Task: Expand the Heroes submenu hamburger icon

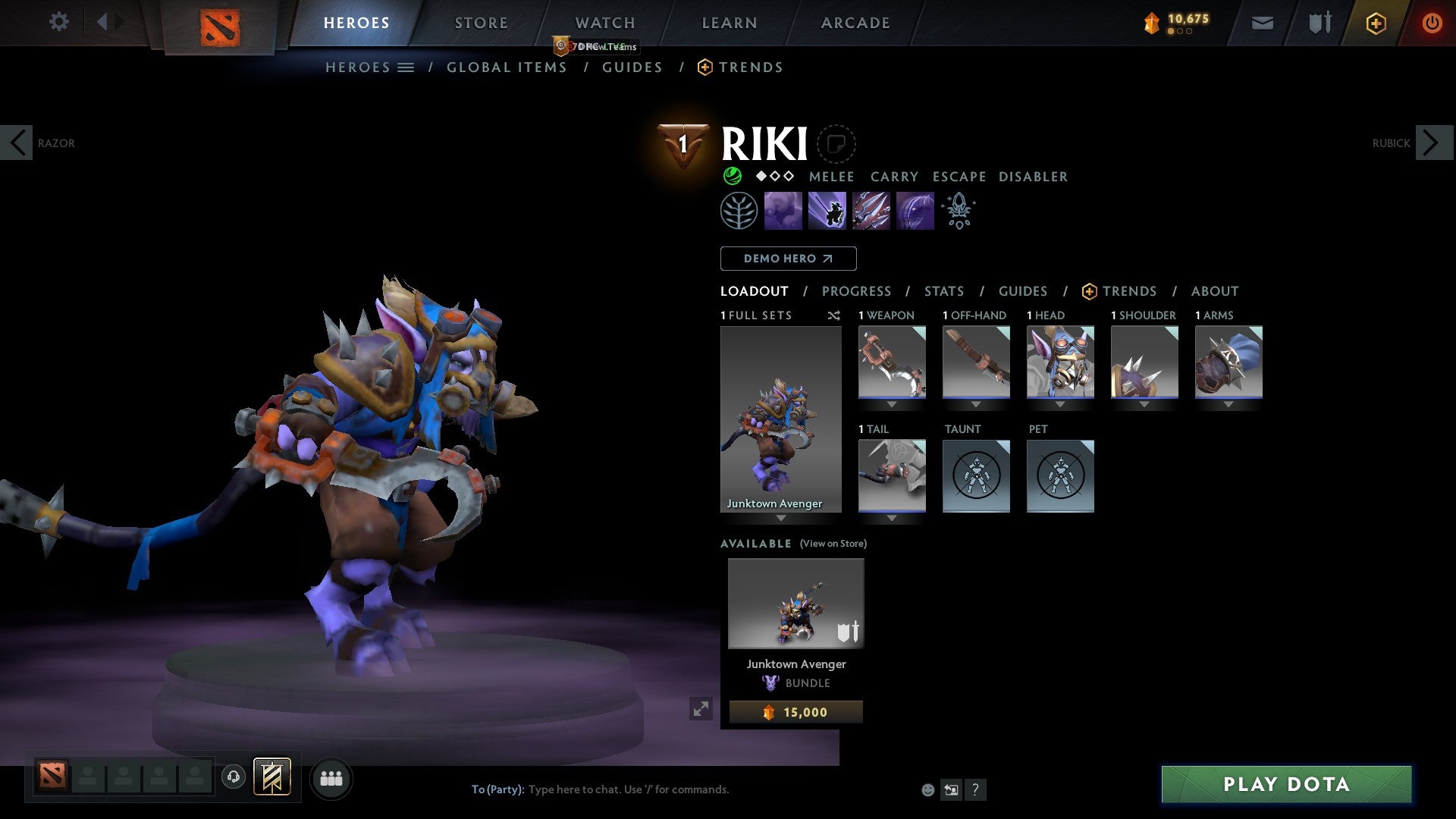Action: pyautogui.click(x=406, y=67)
